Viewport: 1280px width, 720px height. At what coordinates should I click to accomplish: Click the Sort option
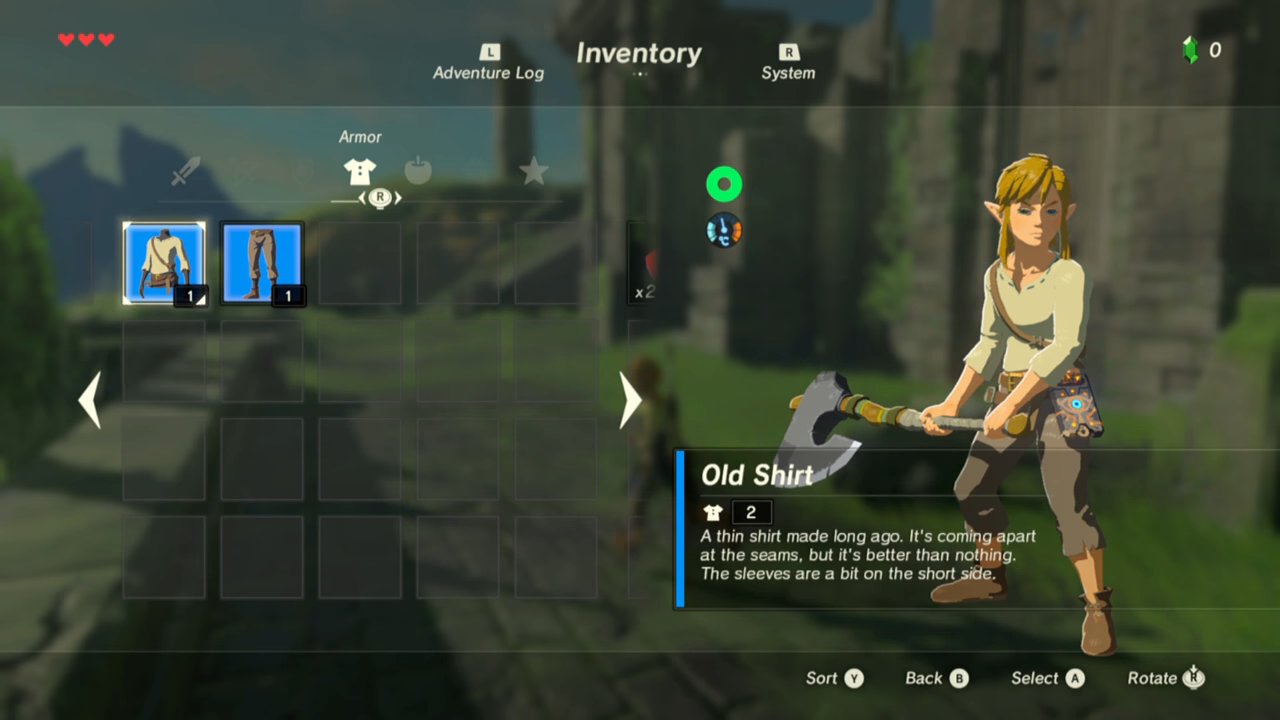click(x=834, y=678)
